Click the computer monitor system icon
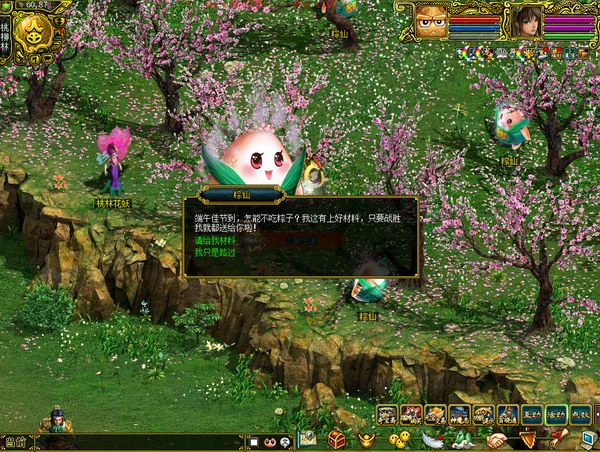The height and width of the screenshot is (452, 600). [x=587, y=439]
